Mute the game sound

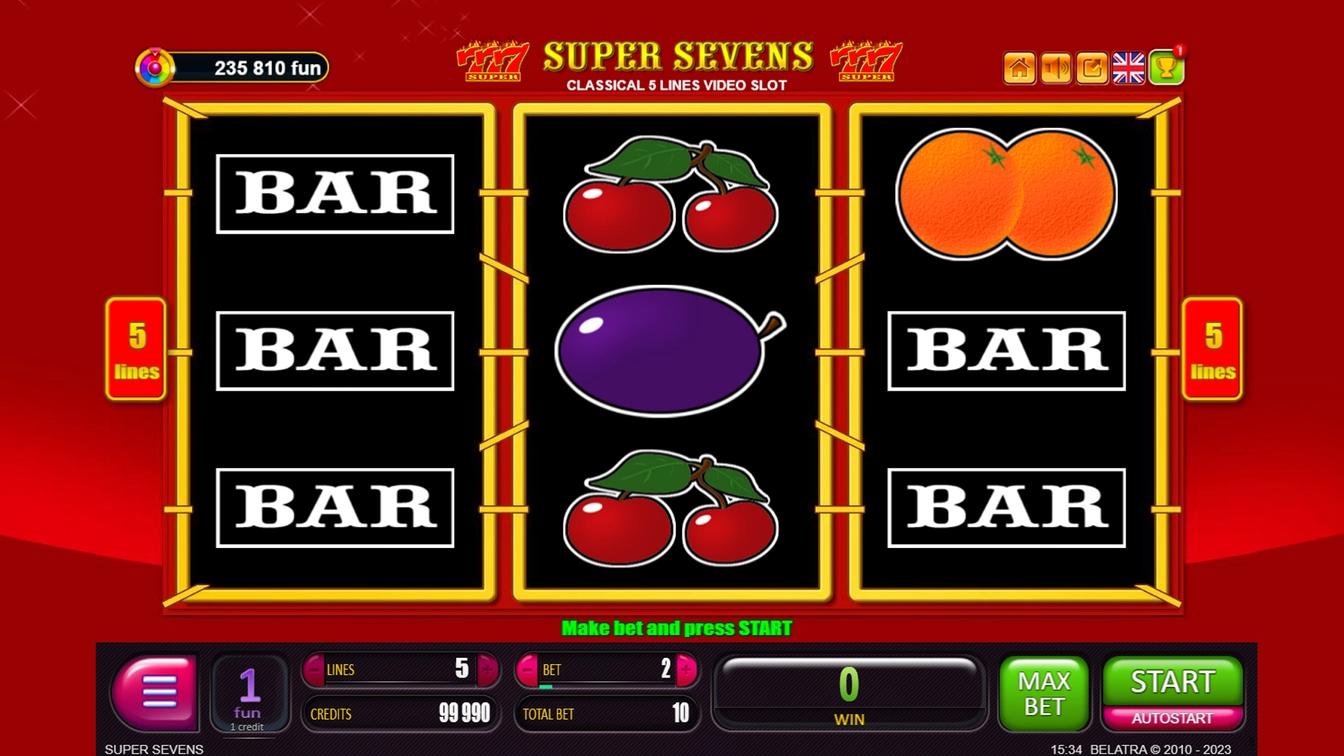[x=1055, y=68]
